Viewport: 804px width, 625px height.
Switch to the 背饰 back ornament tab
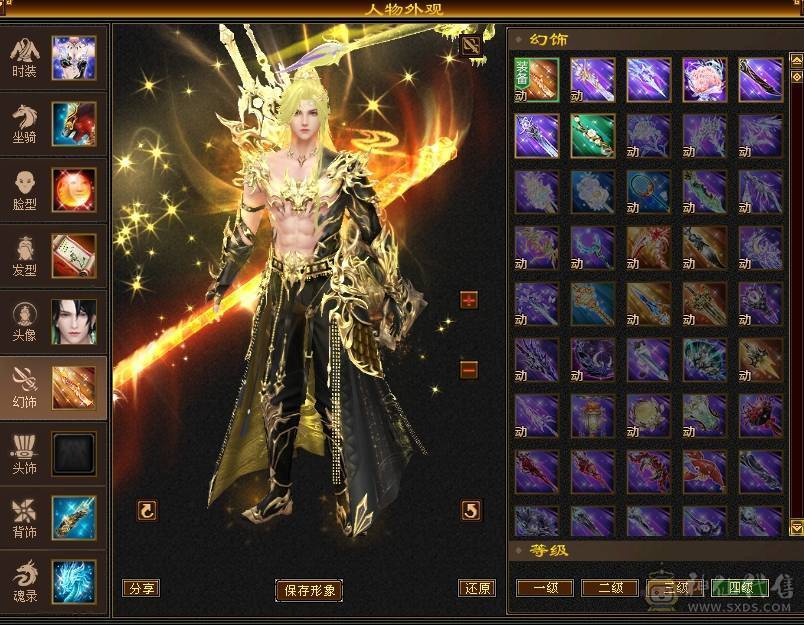click(53, 518)
